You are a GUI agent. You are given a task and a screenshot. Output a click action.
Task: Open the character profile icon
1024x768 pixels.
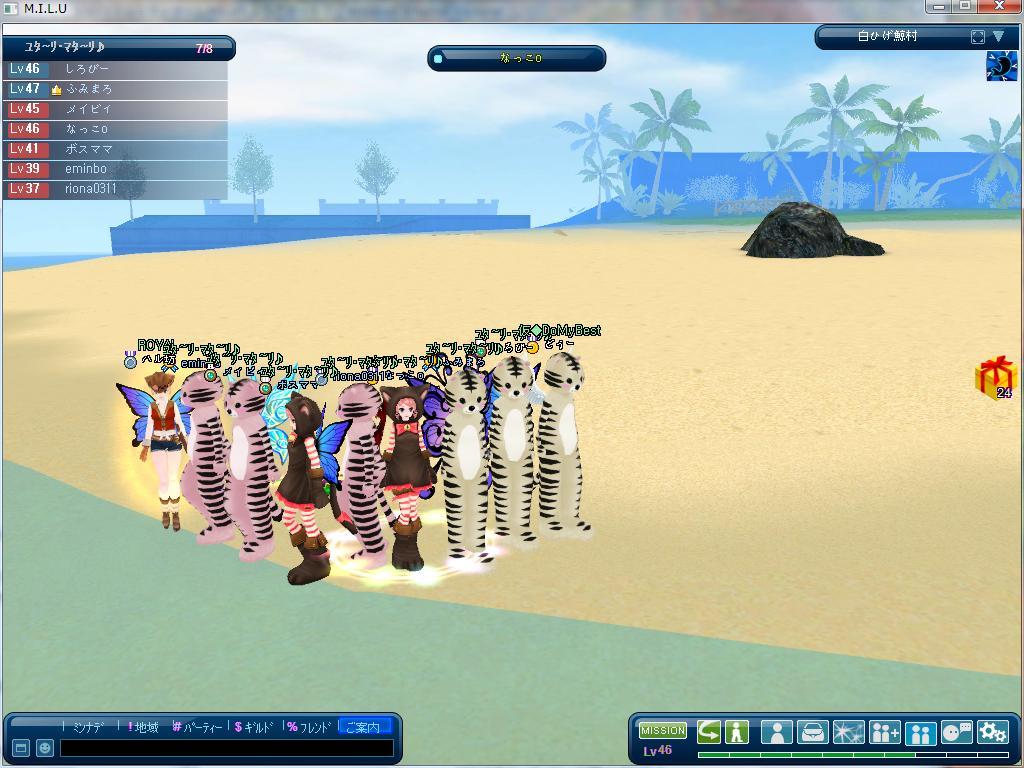776,732
